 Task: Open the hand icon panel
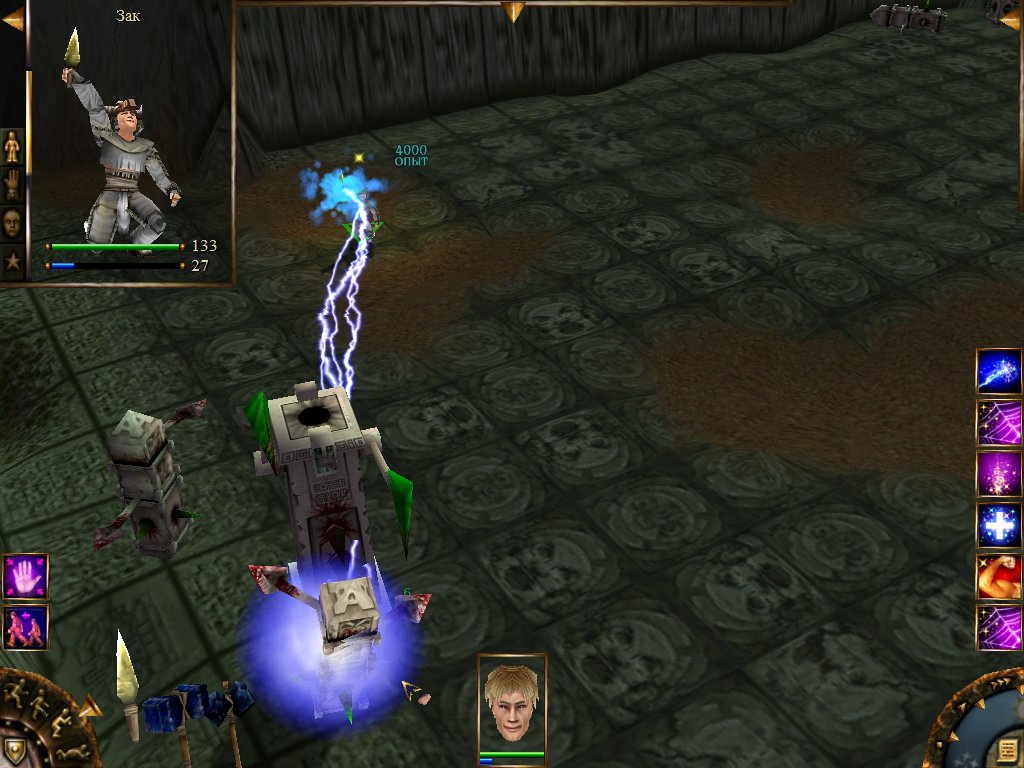[13, 185]
